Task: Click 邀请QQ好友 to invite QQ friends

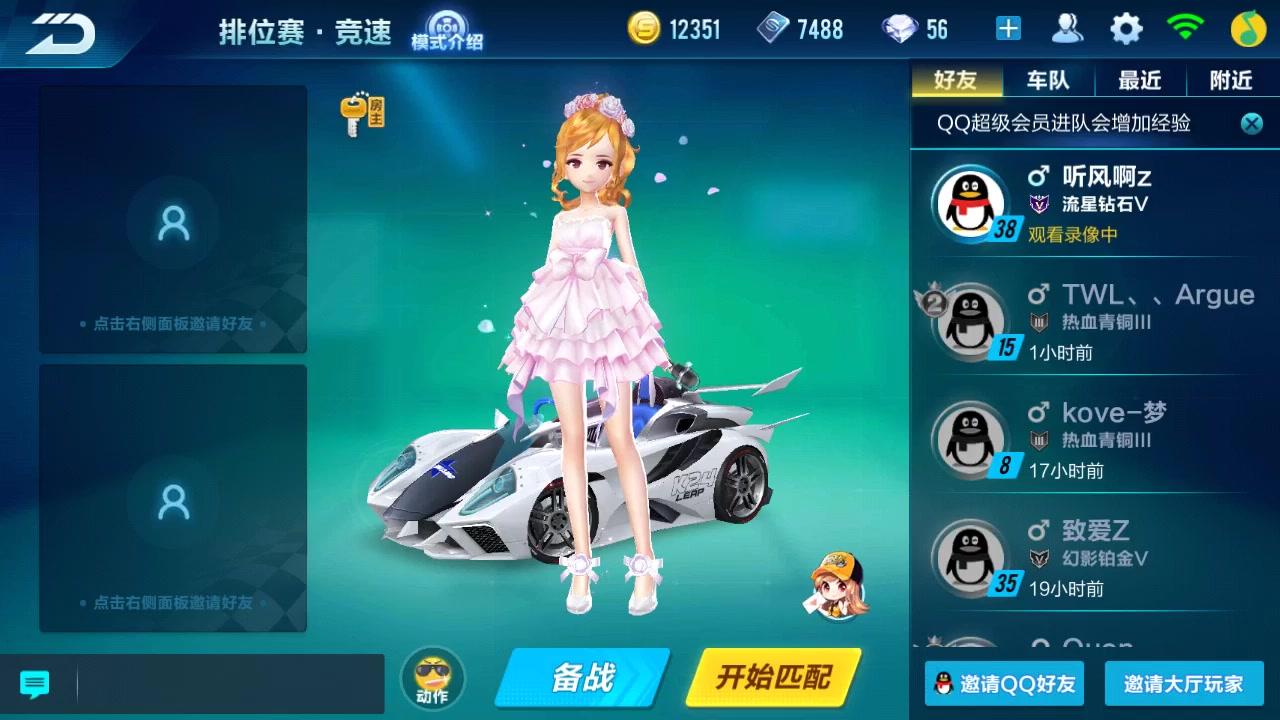Action: (x=1003, y=684)
